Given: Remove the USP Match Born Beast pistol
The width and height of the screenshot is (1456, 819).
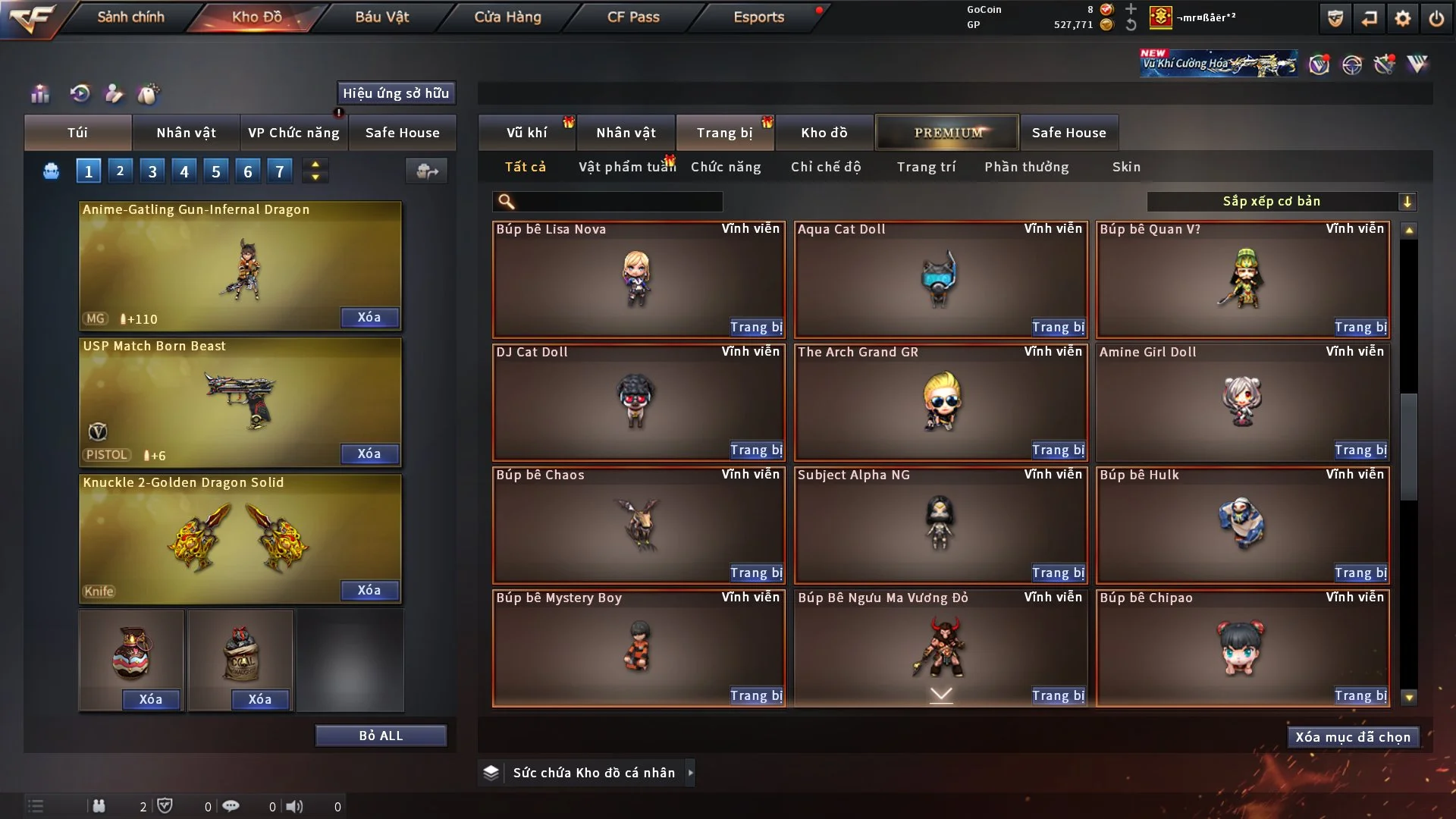Looking at the screenshot, I should point(369,454).
